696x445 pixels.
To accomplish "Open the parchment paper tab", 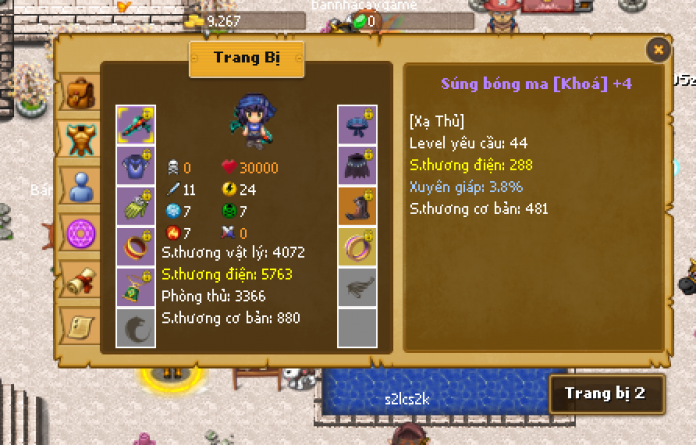I will tap(79, 325).
